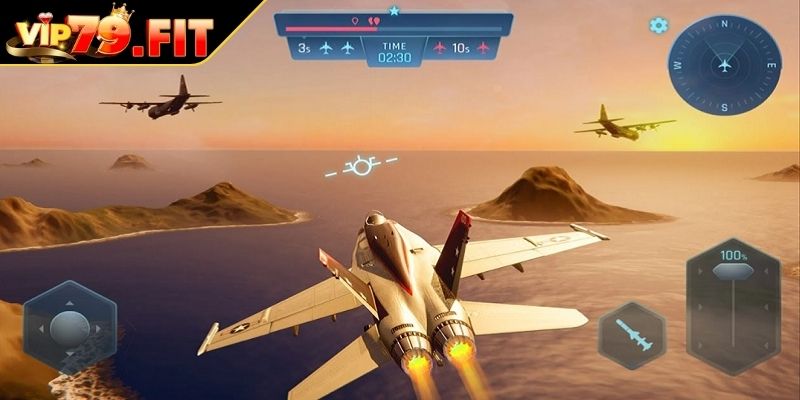This screenshot has width=800, height=400.
Task: Tap the throttle slider at 100%
Action: click(x=733, y=271)
